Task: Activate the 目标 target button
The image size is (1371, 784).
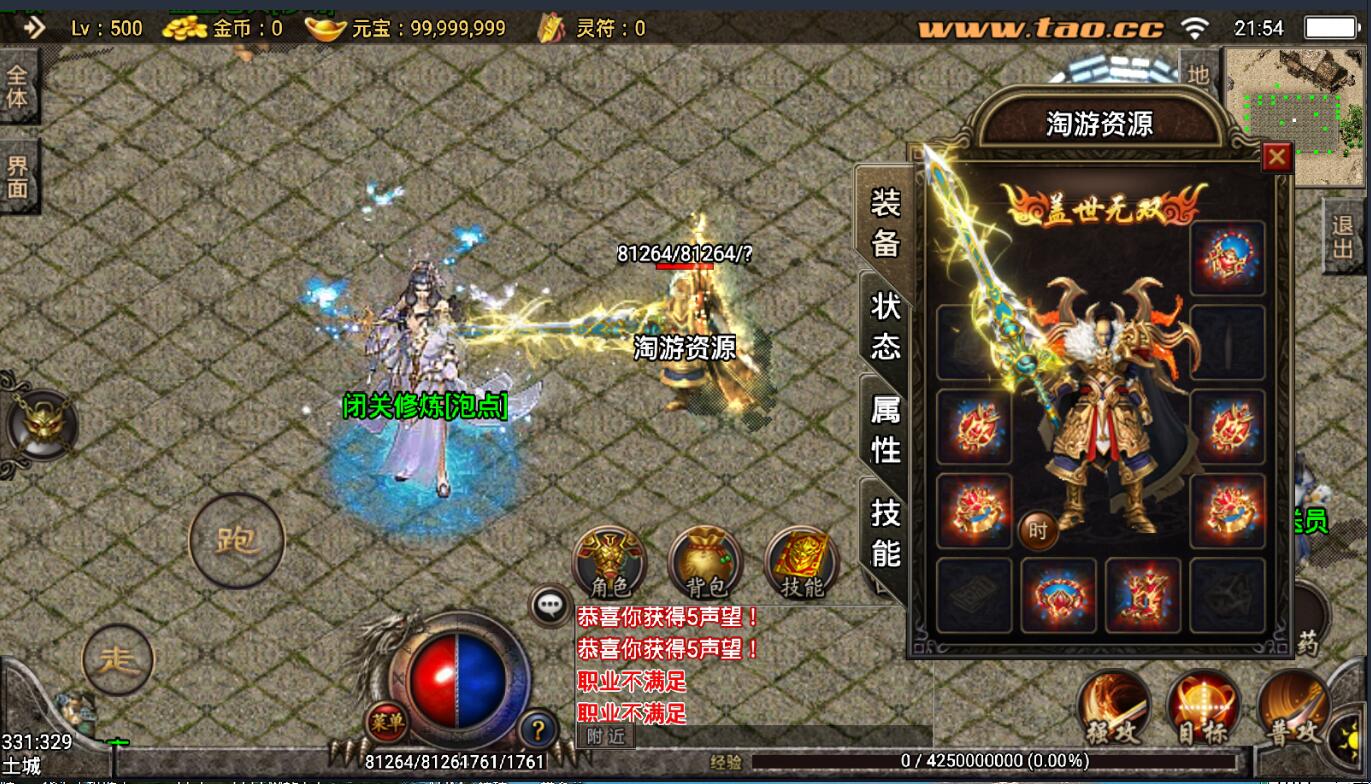Action: (x=1203, y=708)
